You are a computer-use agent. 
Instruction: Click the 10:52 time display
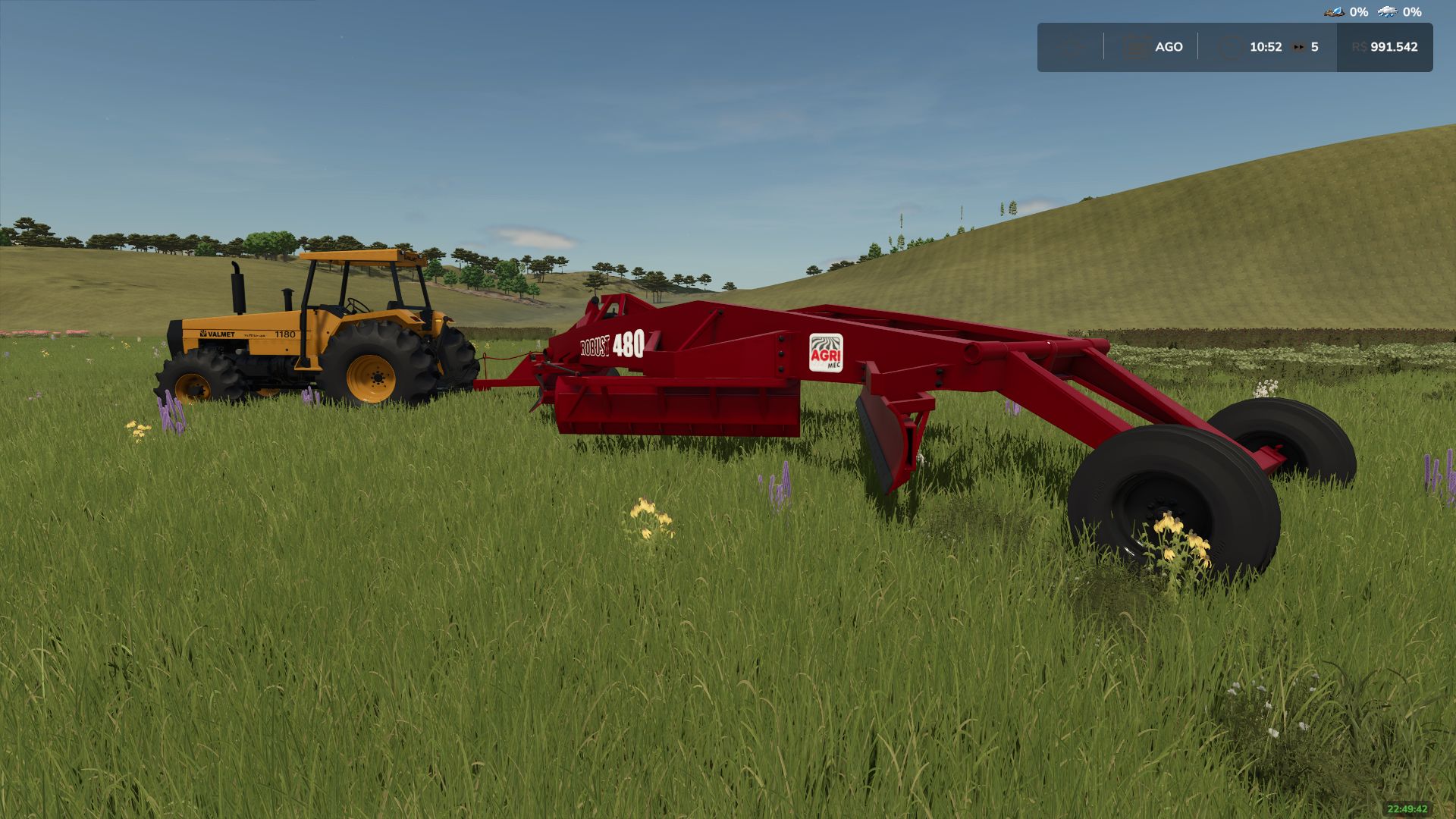(x=1266, y=46)
